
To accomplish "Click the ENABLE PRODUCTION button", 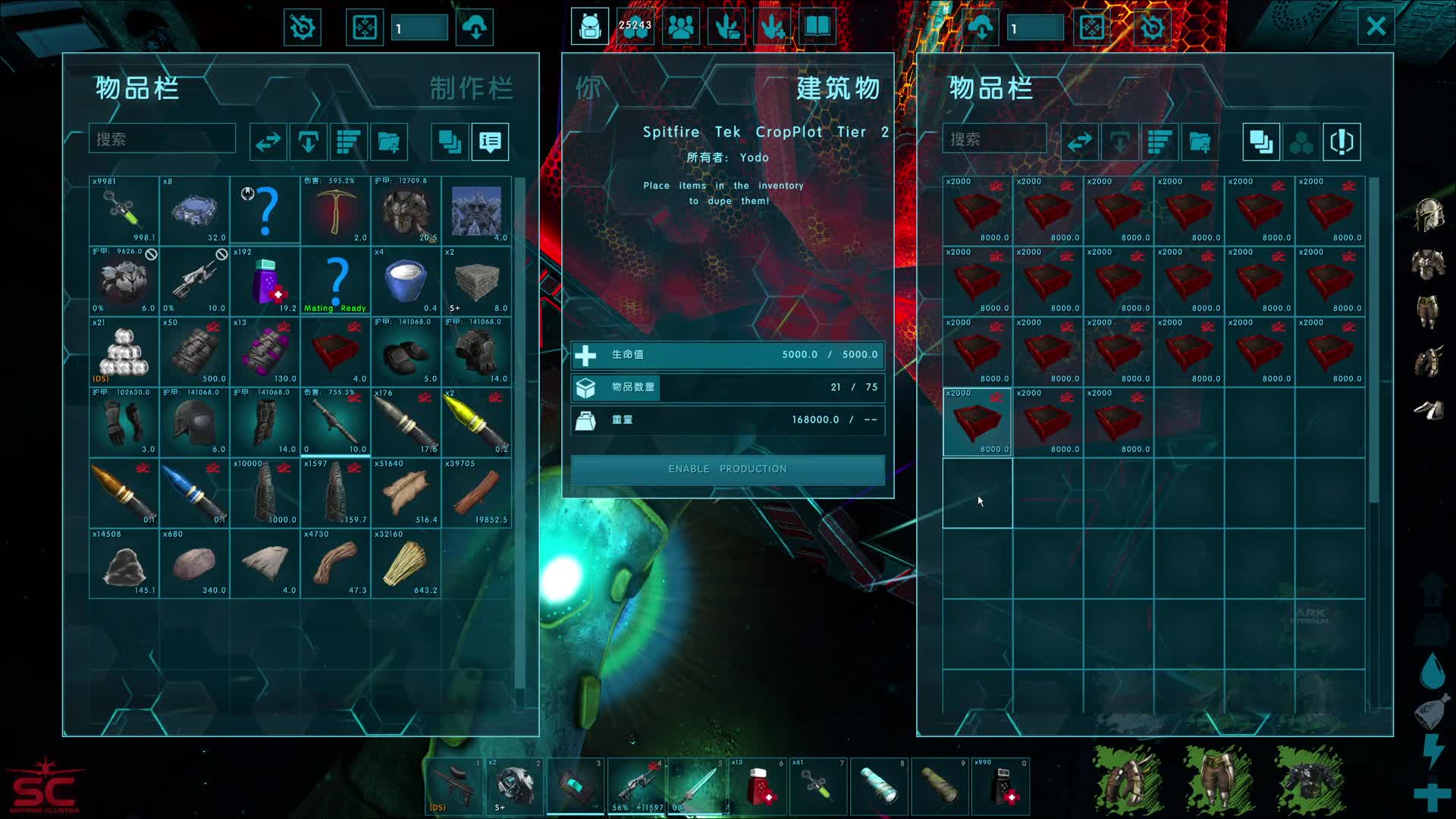I will pos(727,469).
